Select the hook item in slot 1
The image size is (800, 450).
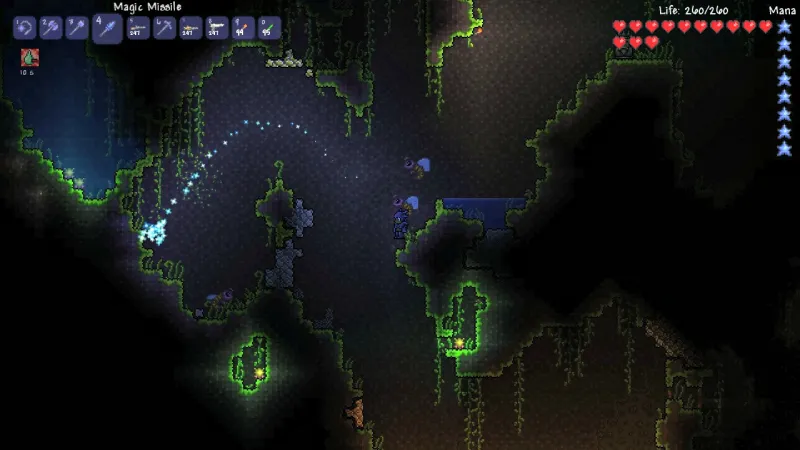coord(25,28)
